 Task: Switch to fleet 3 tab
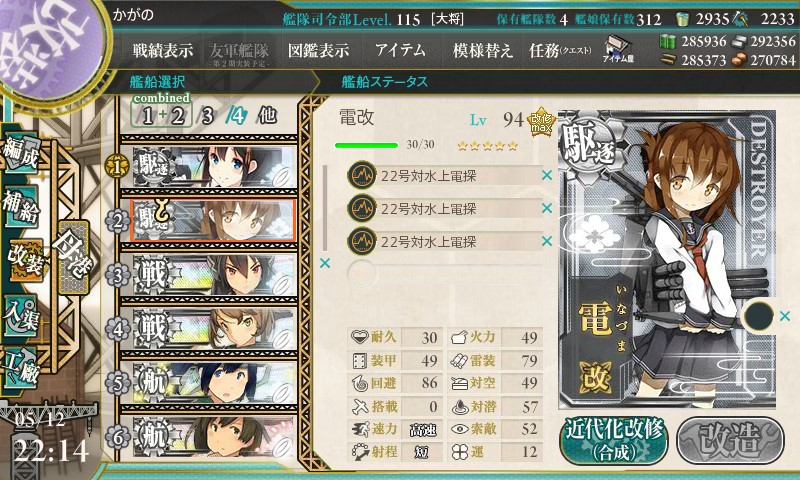[x=207, y=115]
